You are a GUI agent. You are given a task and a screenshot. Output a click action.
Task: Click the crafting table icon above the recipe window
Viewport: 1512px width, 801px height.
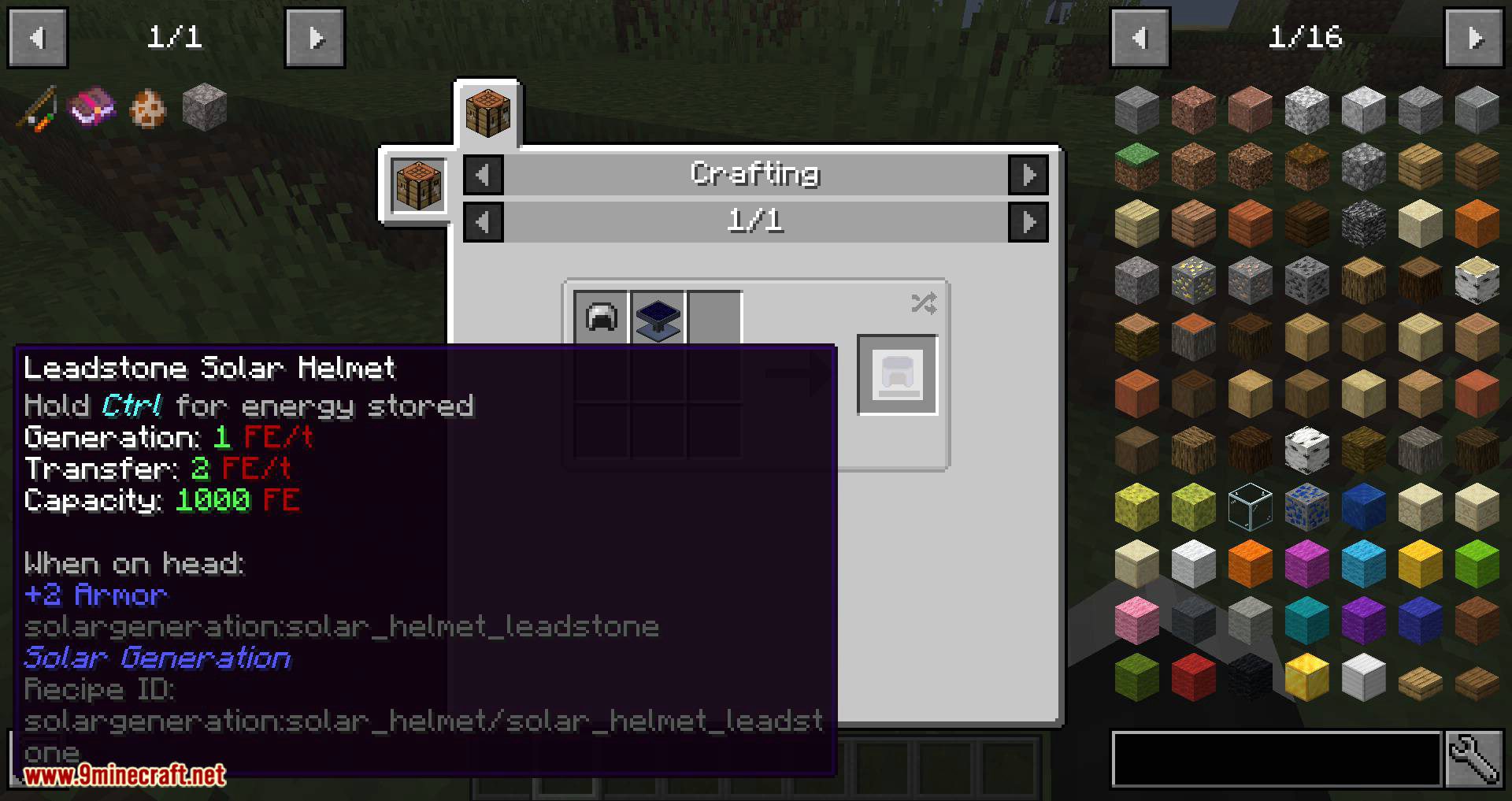tap(488, 113)
